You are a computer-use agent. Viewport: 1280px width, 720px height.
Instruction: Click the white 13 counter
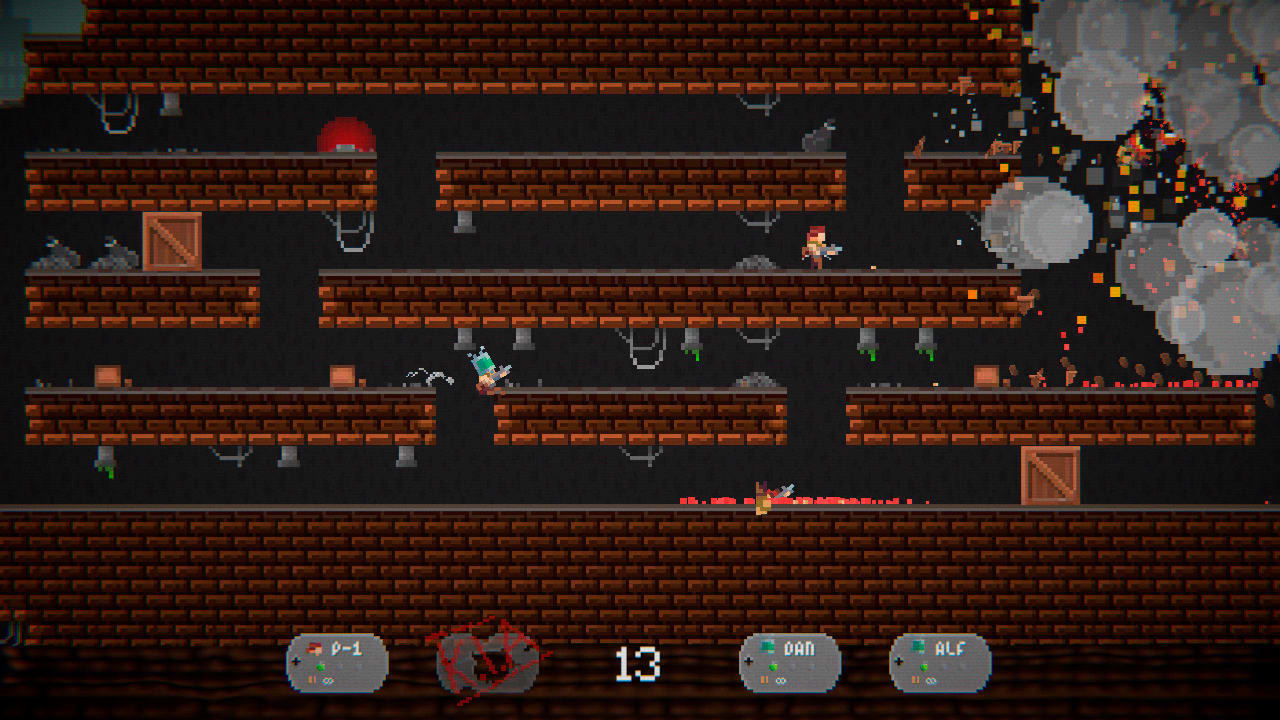[x=640, y=662]
